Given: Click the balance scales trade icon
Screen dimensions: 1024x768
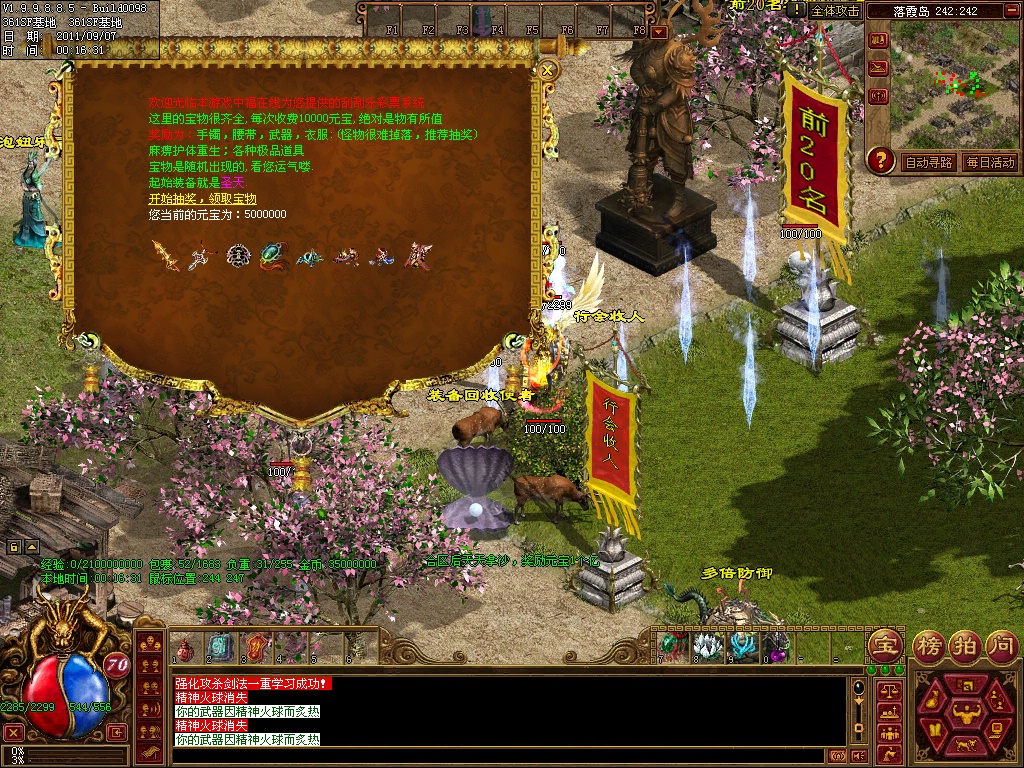Looking at the screenshot, I should 887,689.
